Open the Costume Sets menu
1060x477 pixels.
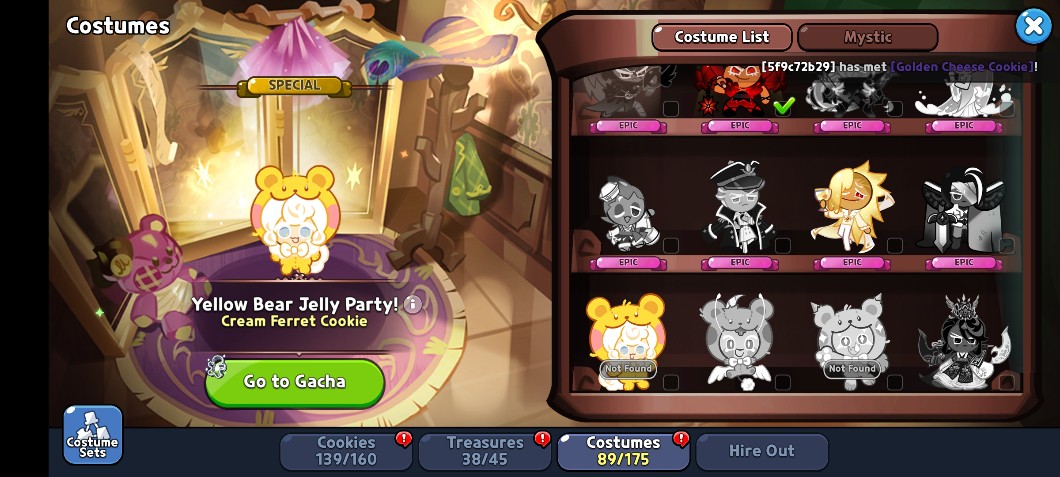[93, 435]
